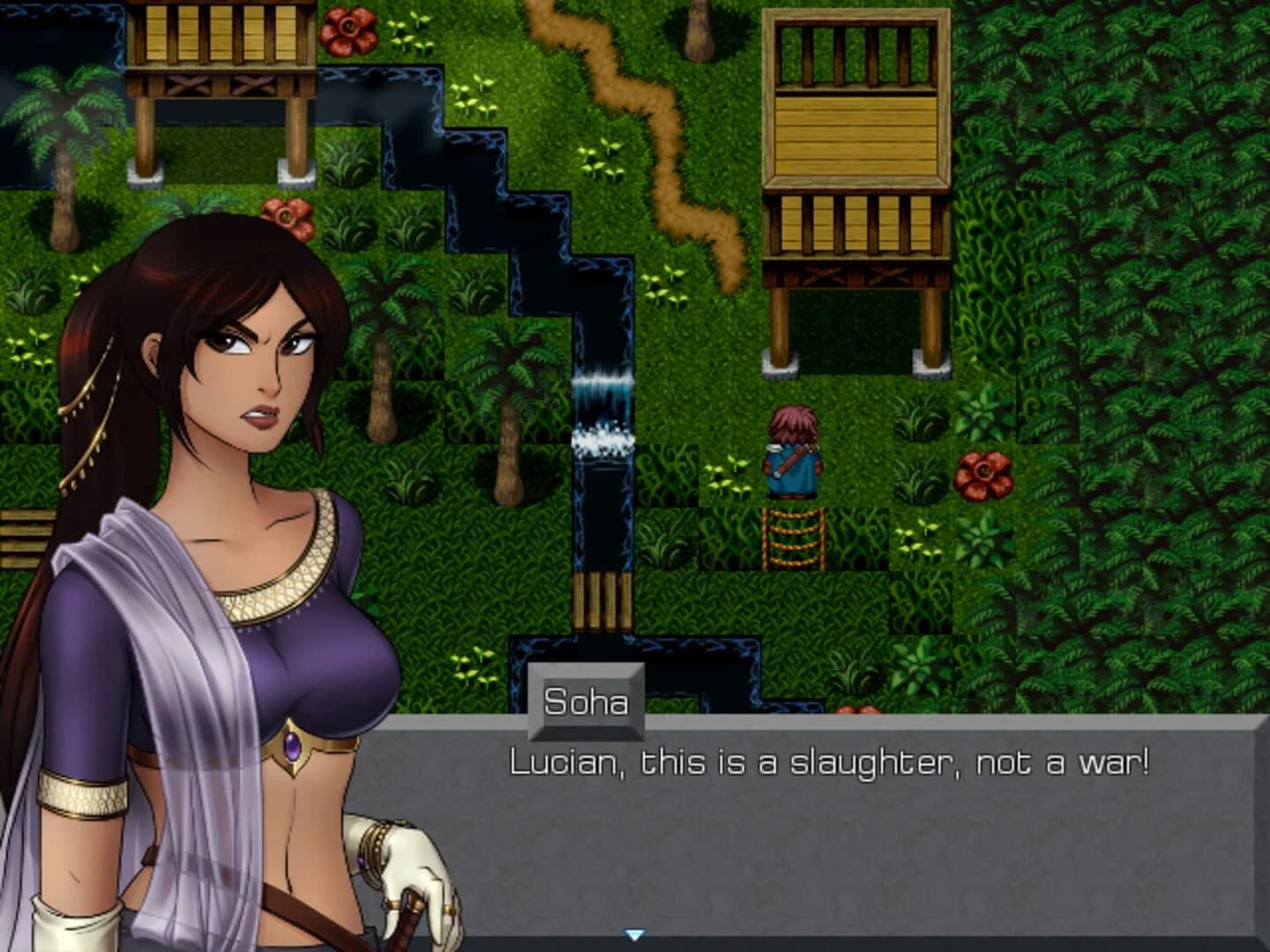Select the Soha name plate above the dialogue

[586, 702]
